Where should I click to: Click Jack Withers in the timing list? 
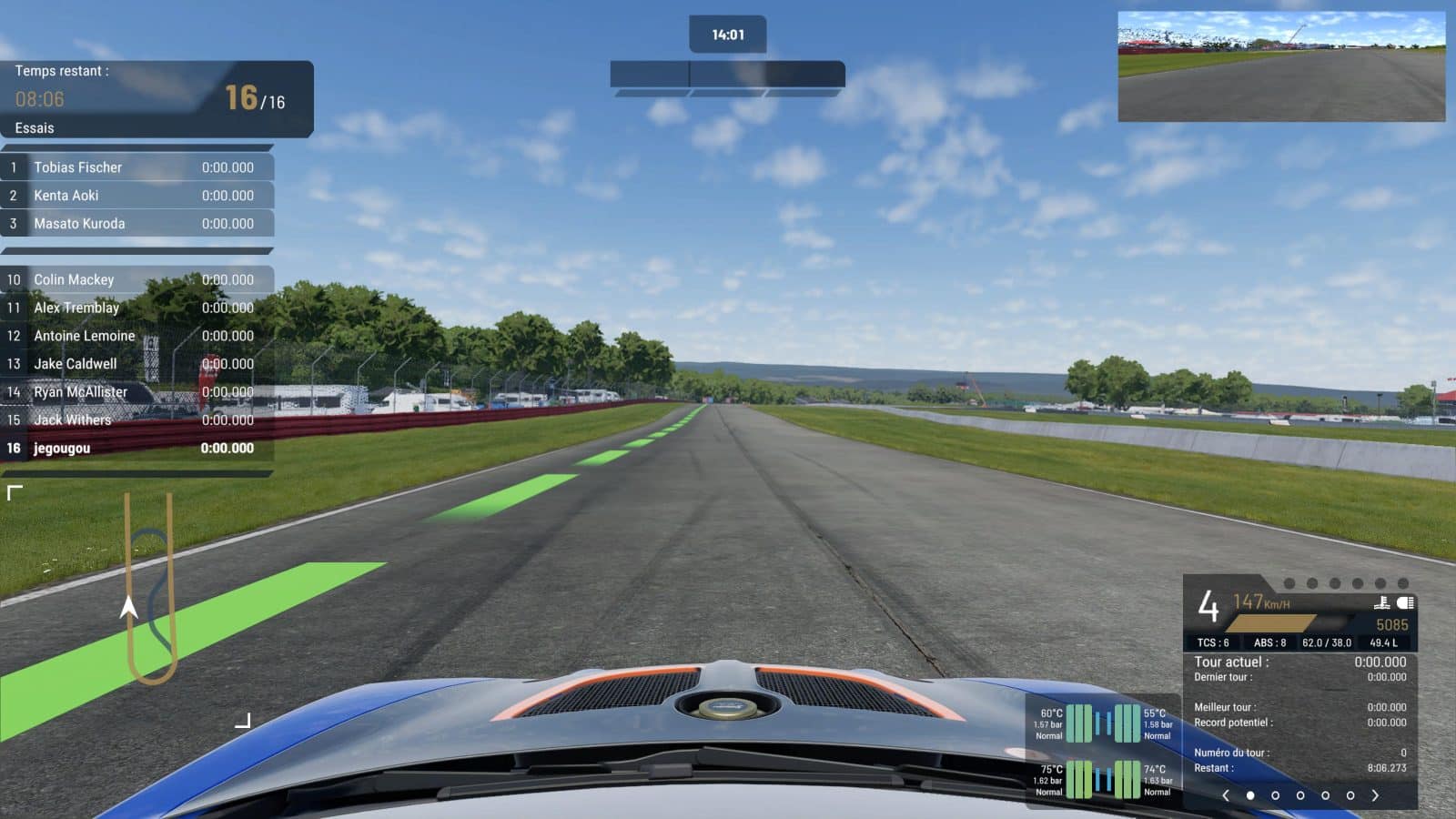[136, 420]
